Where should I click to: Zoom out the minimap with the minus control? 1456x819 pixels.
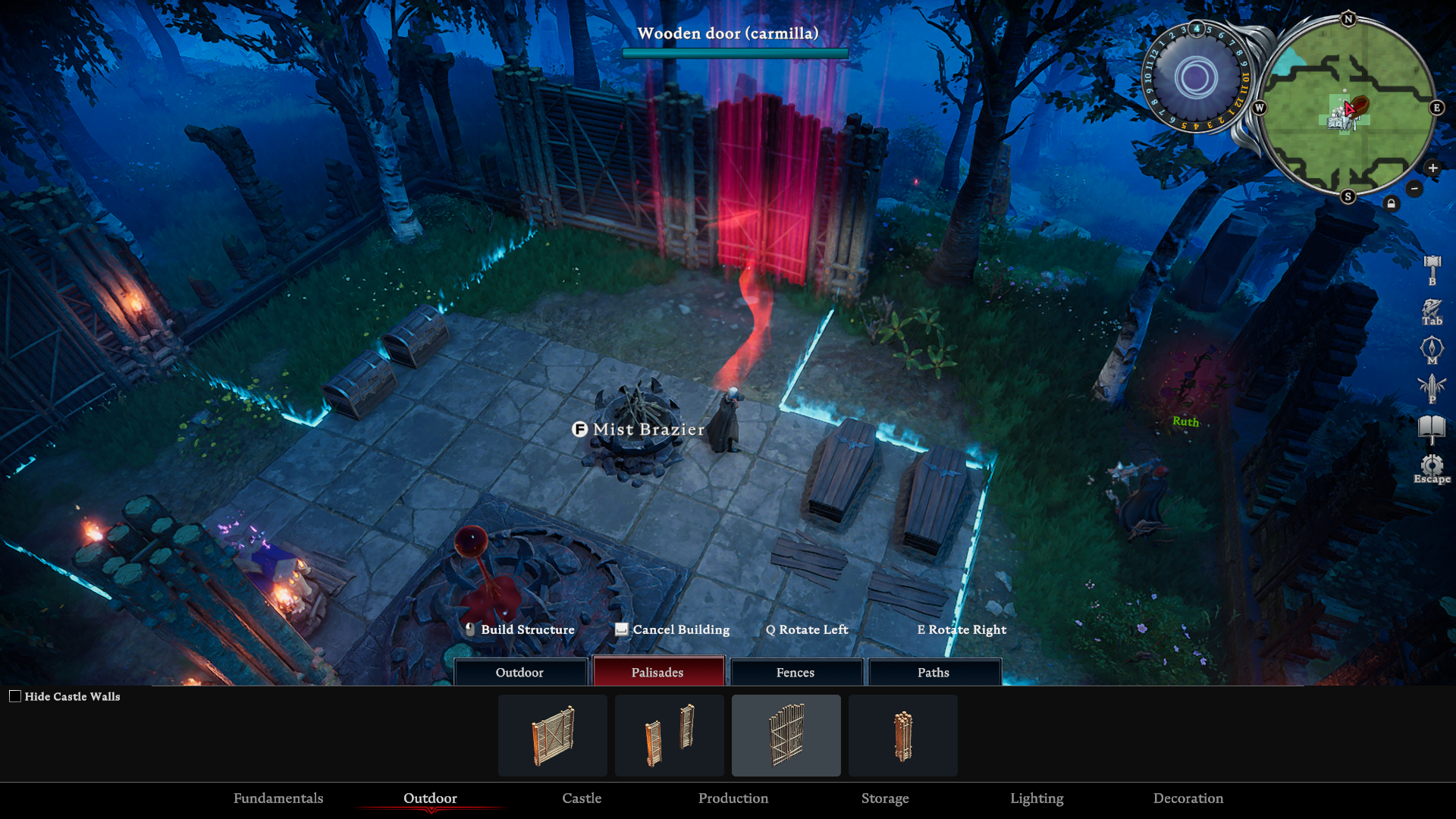coord(1414,188)
